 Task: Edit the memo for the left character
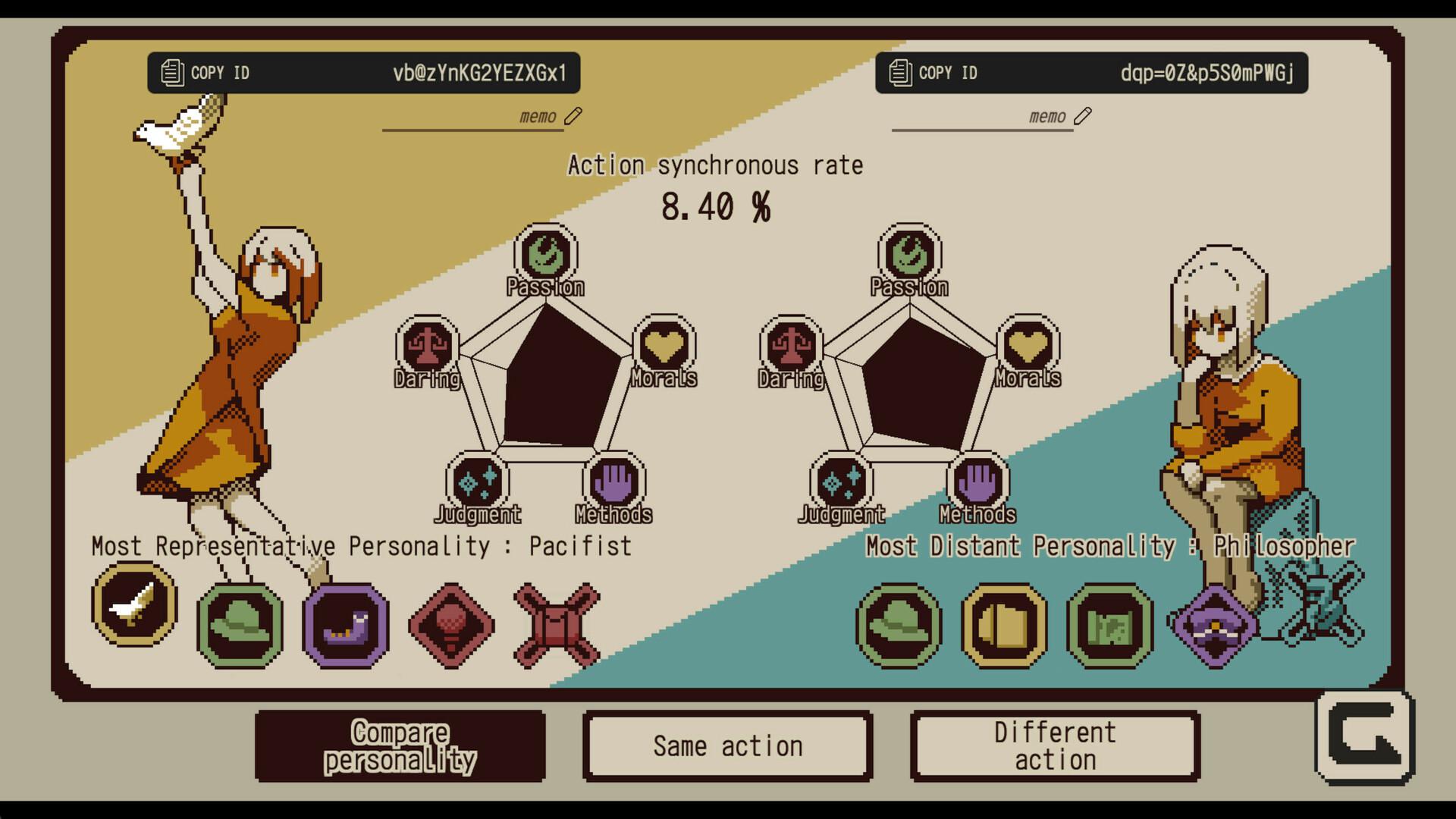click(575, 115)
